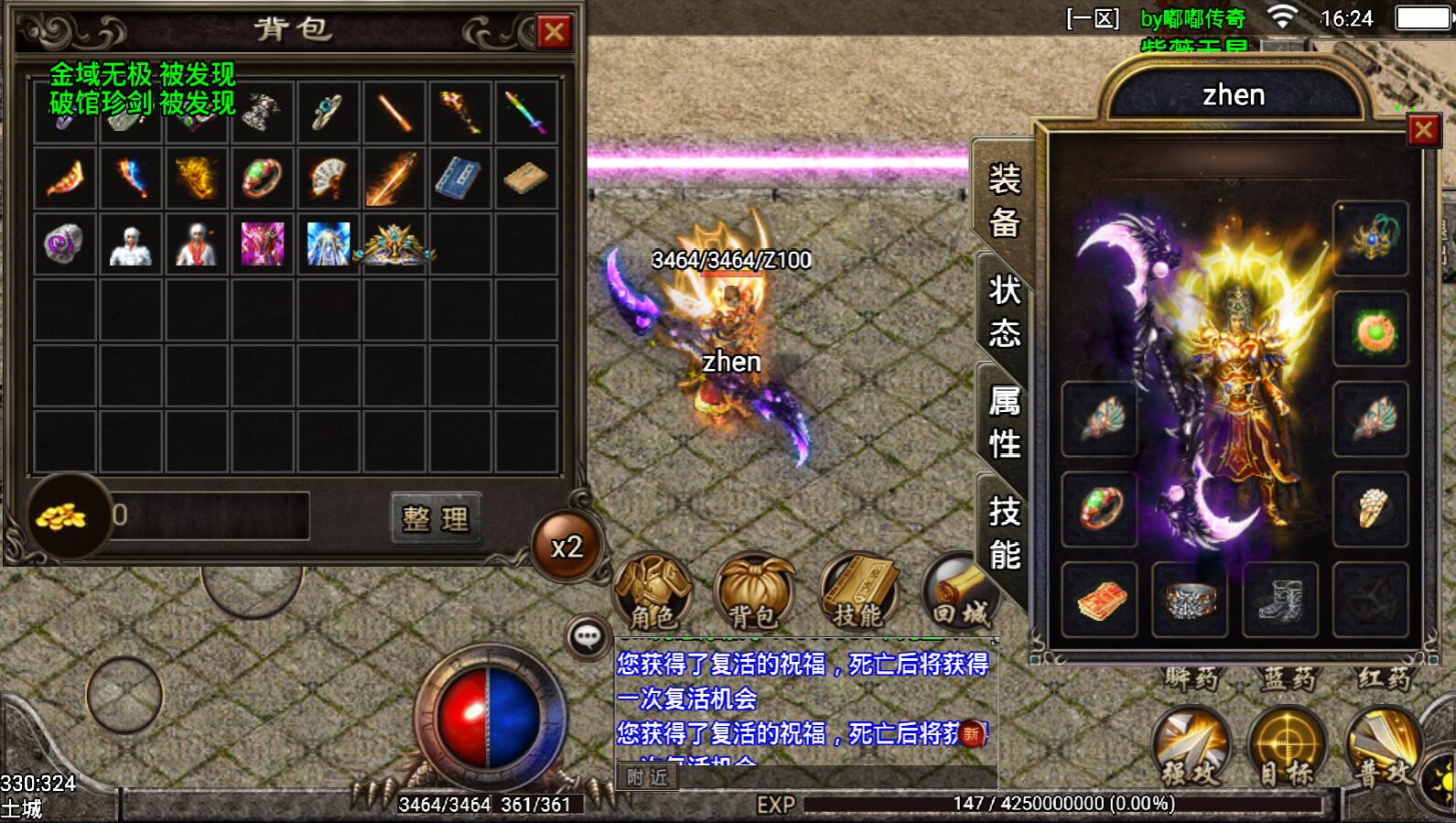1456x823 pixels.
Task: Open the 状态 status tab
Action: click(1004, 311)
